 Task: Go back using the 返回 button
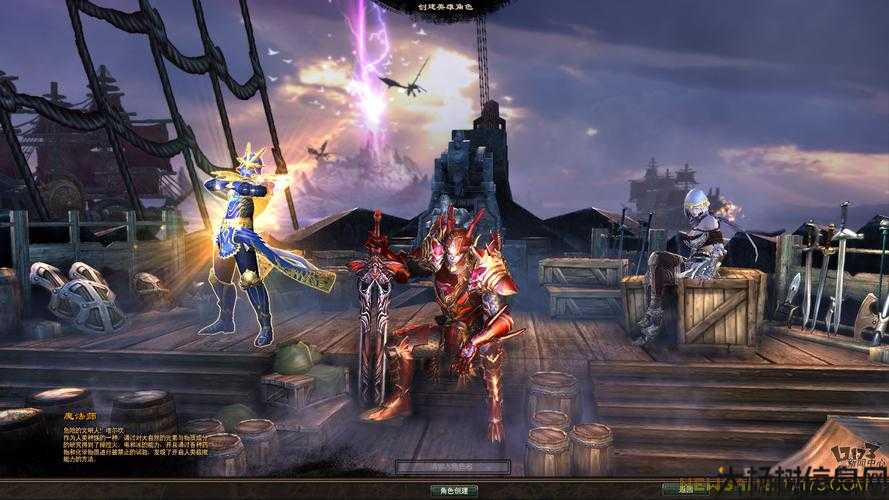click(x=686, y=490)
